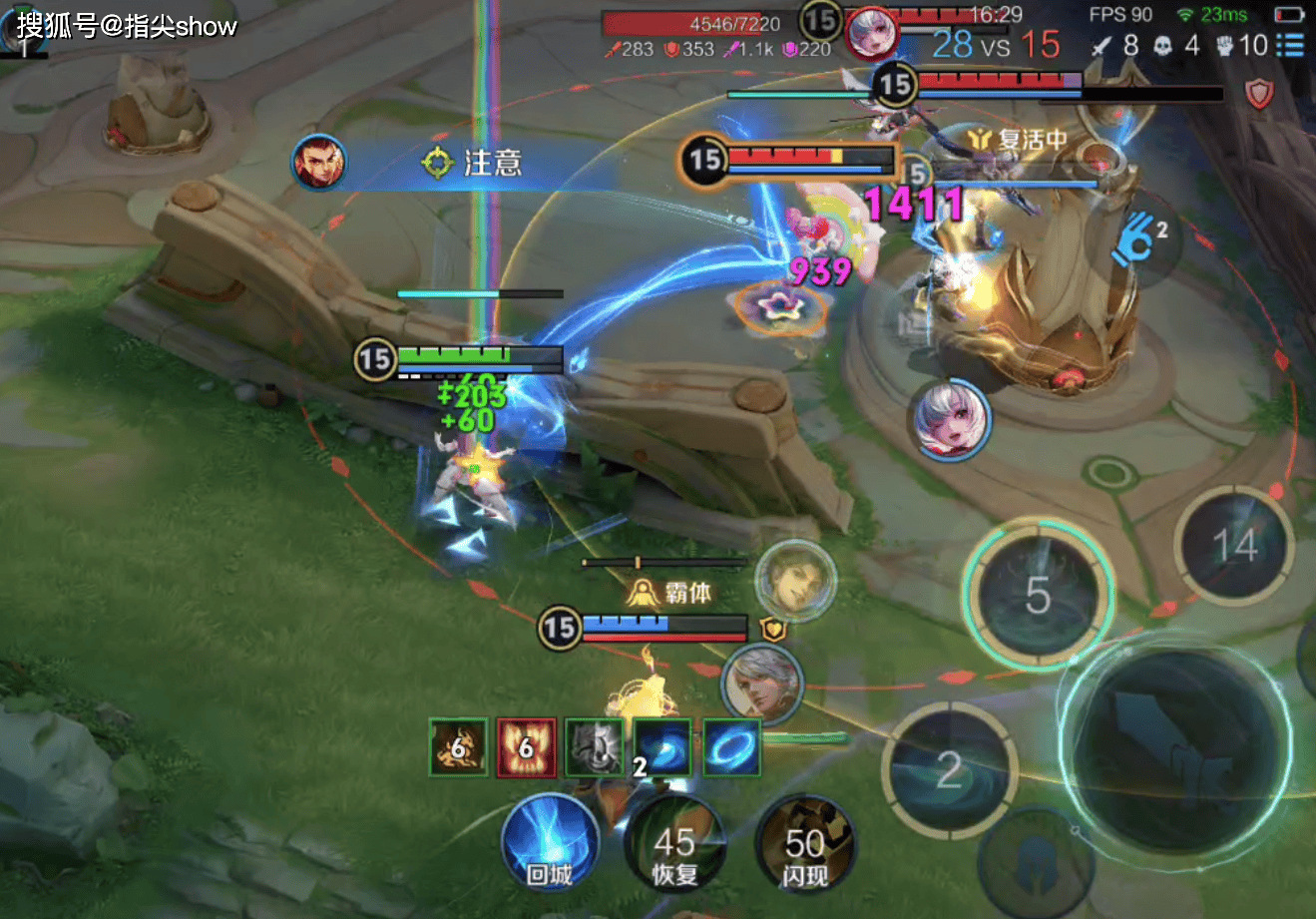
Task: Trigger the skill showing cooldown 2
Action: coord(949,768)
